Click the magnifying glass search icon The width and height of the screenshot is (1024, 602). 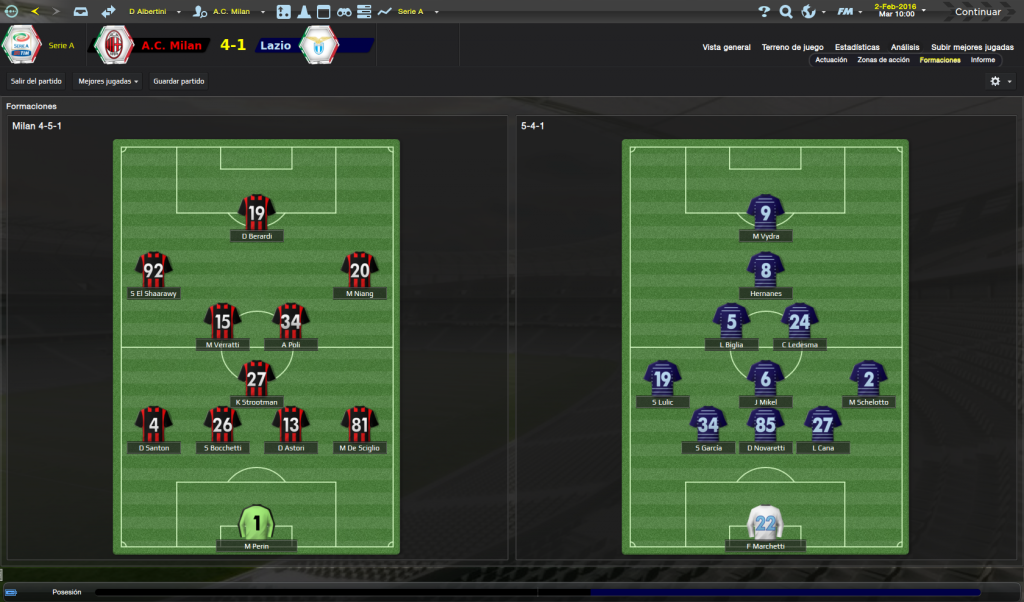tap(785, 12)
